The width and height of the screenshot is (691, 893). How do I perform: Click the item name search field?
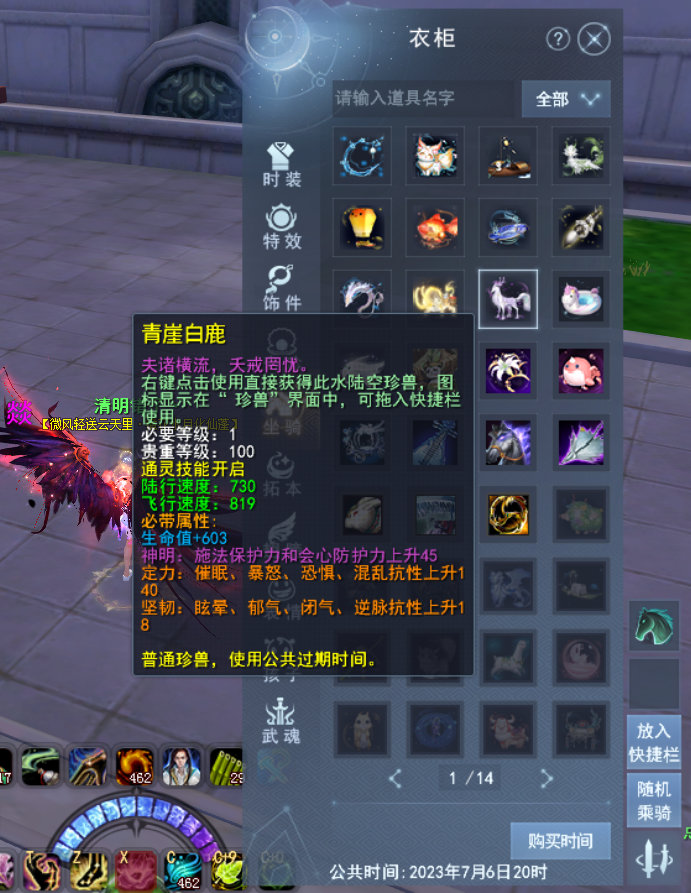click(422, 98)
